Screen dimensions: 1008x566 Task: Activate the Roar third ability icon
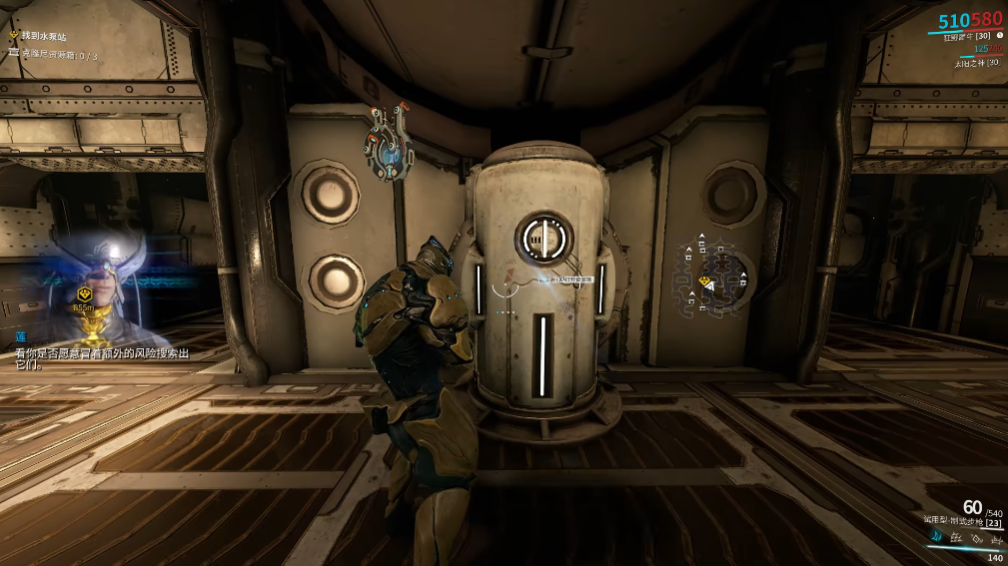coord(977,538)
